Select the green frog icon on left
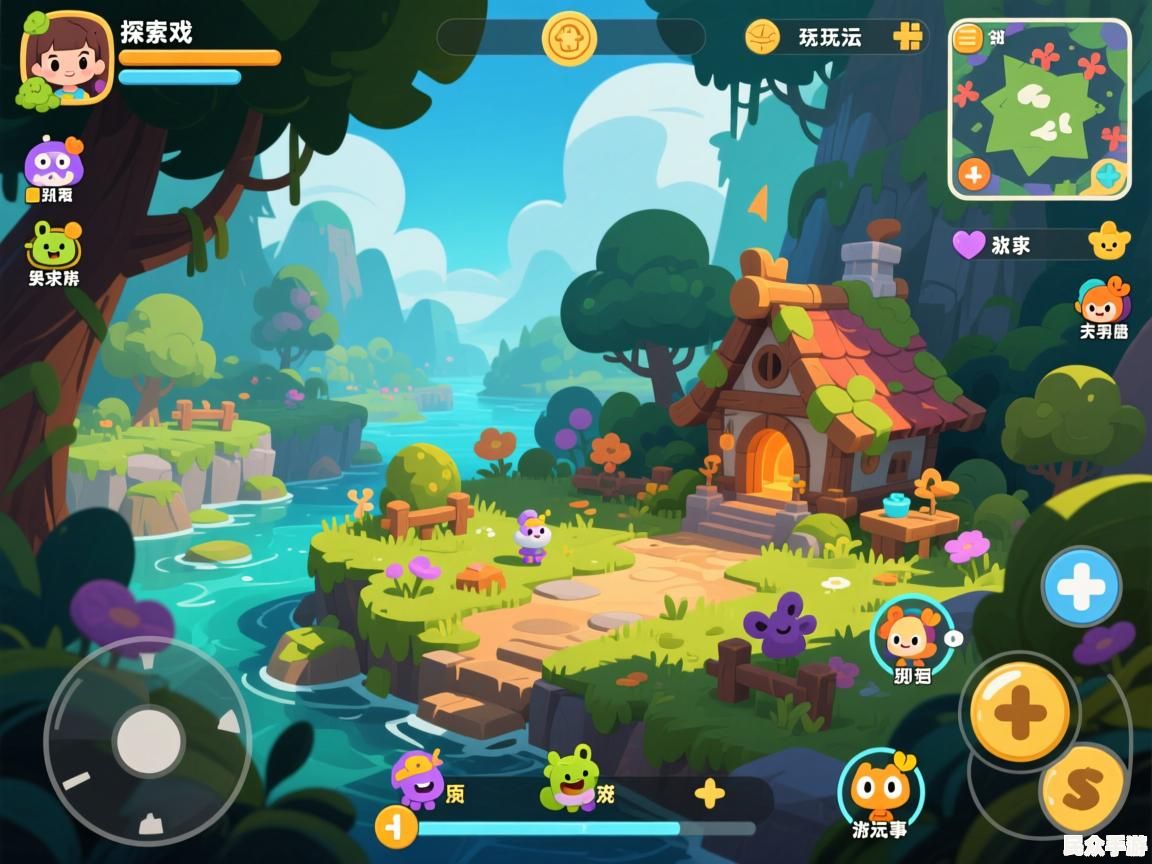 (x=54, y=245)
